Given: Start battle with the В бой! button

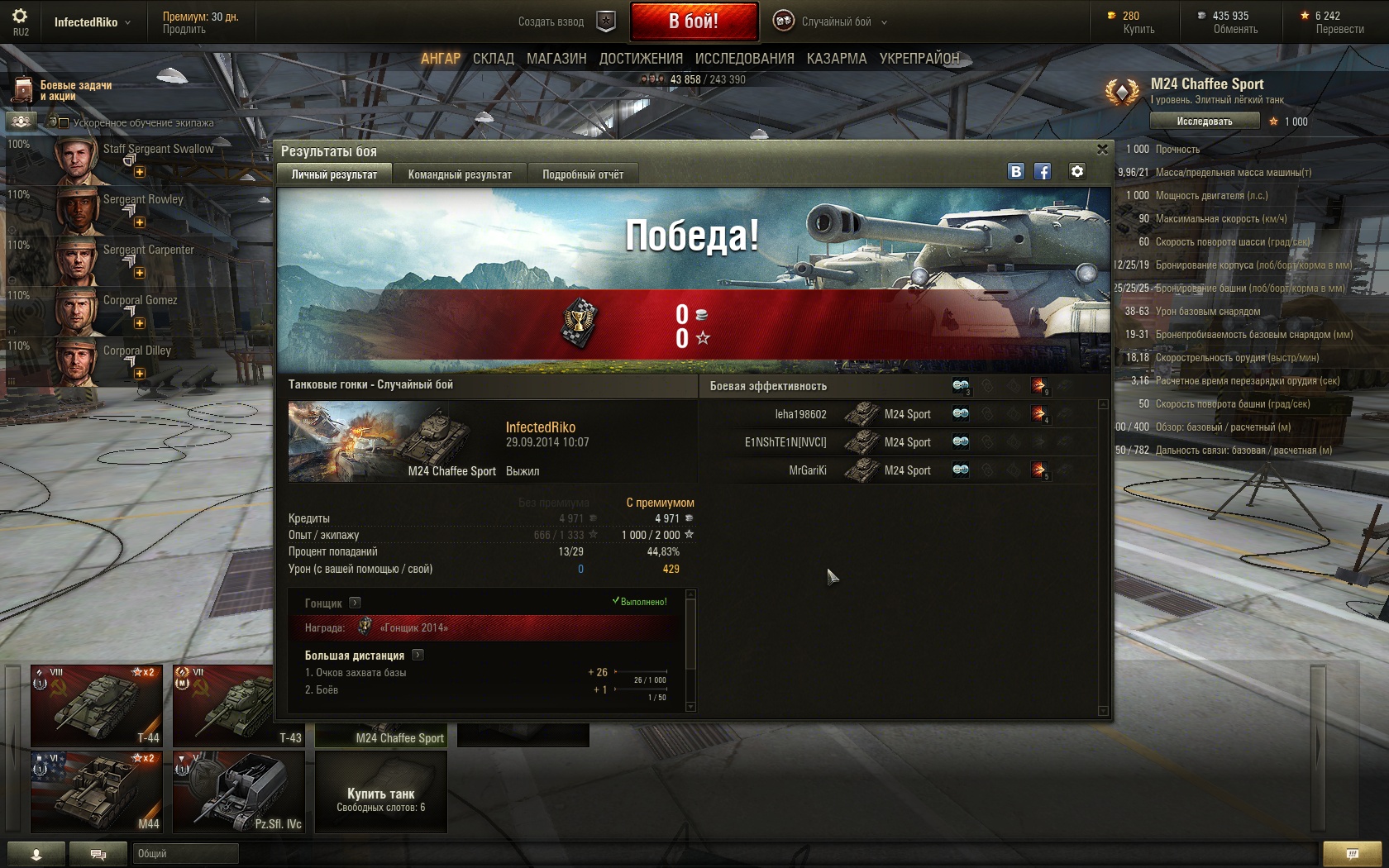Looking at the screenshot, I should [694, 21].
